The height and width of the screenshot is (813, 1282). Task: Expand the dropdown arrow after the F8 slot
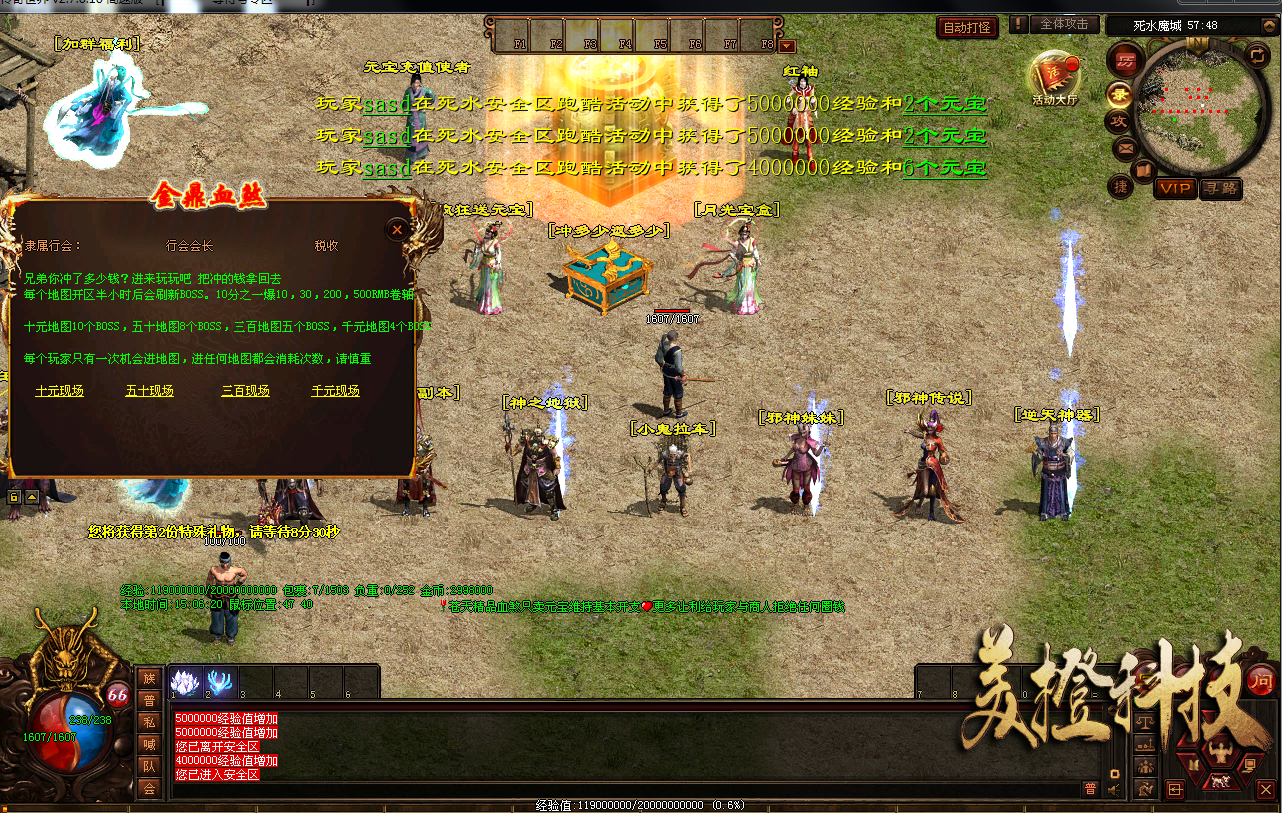point(786,44)
